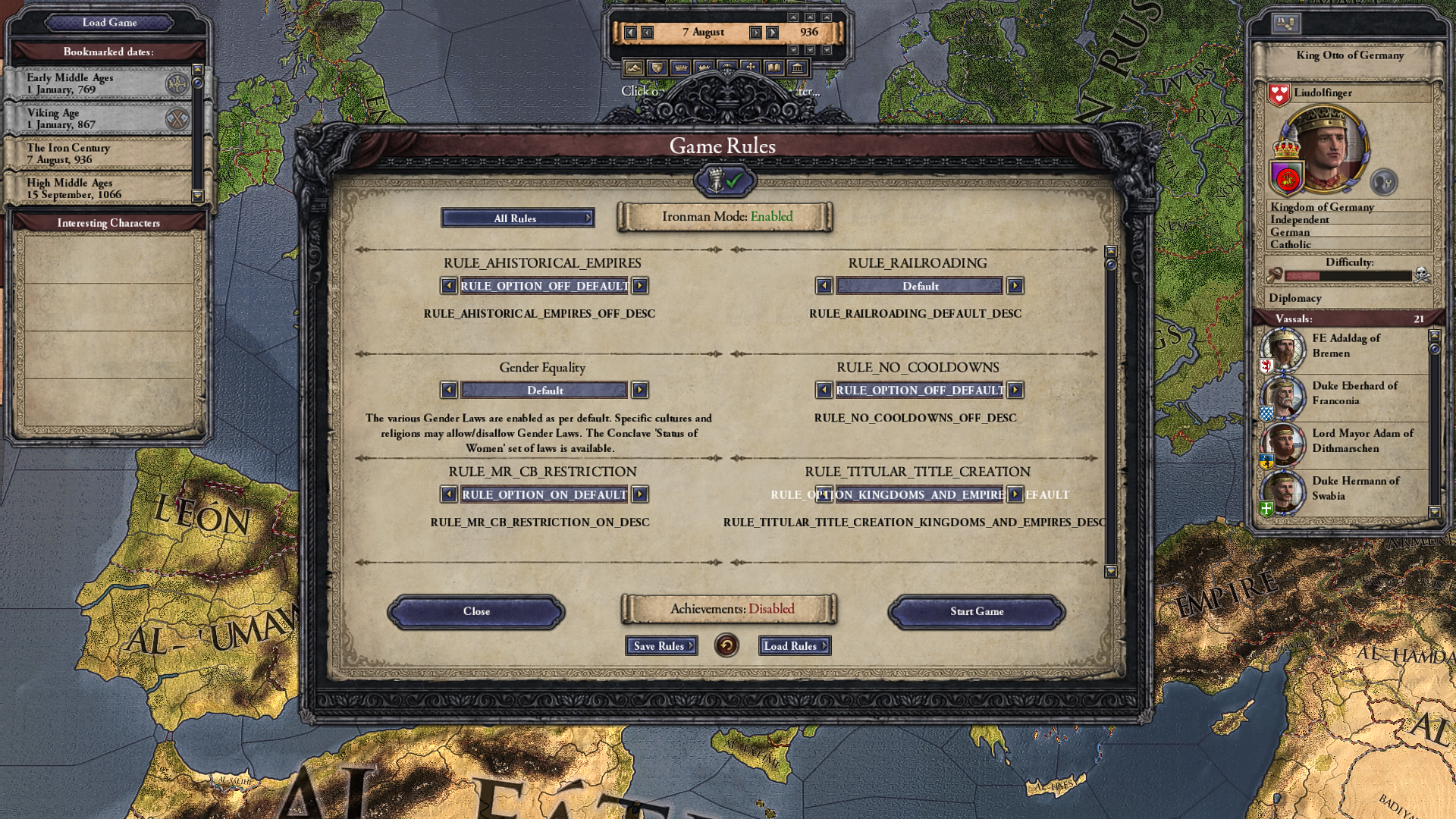This screenshot has height=819, width=1456.
Task: Open the trade routes icon above King Otto panel
Action: click(x=1285, y=22)
